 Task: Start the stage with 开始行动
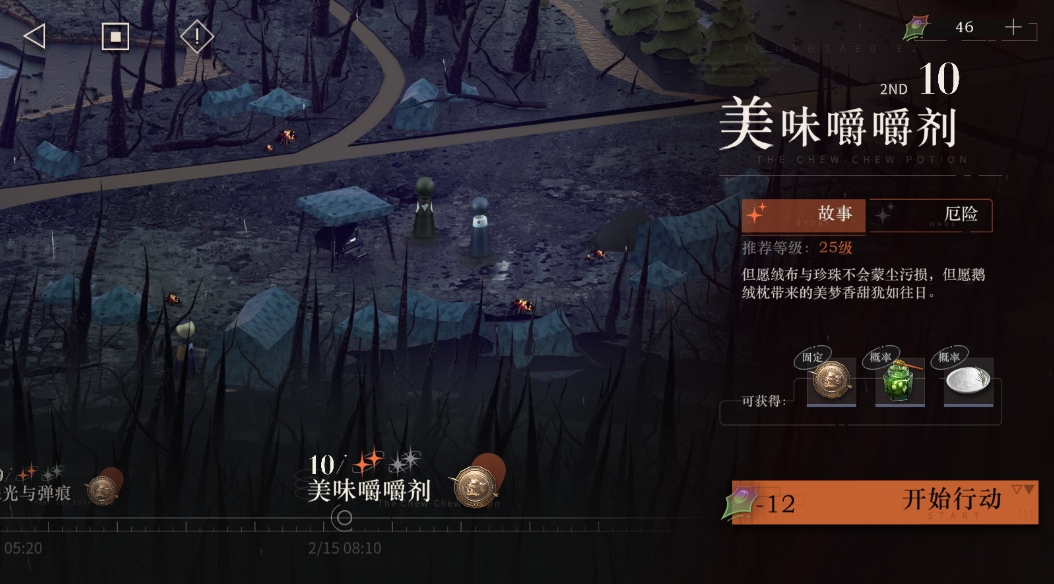click(x=884, y=501)
